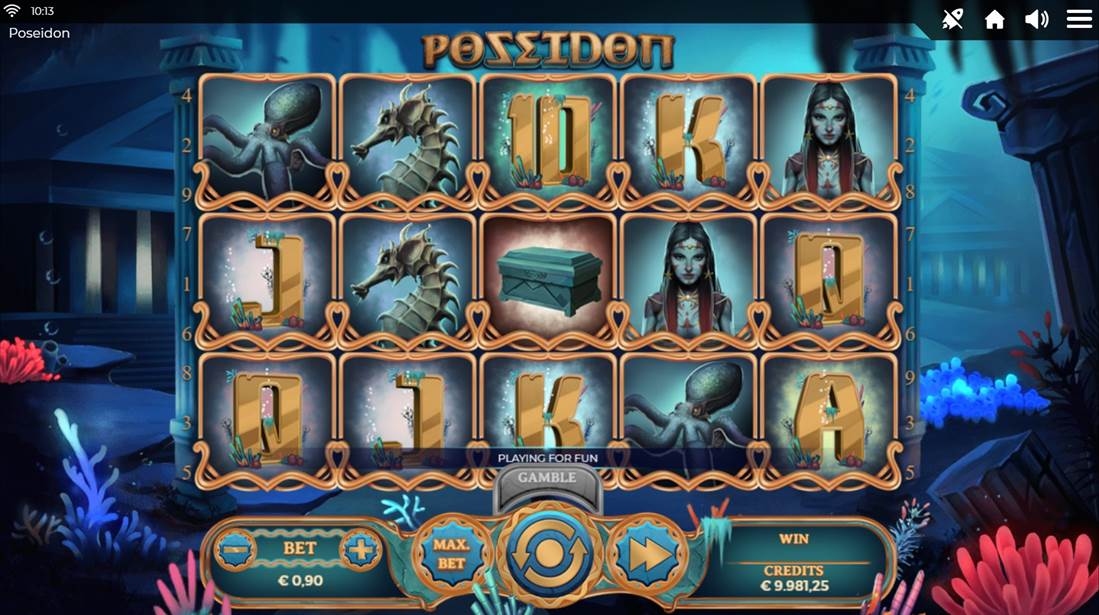Click the MAX. BET button

pos(452,554)
